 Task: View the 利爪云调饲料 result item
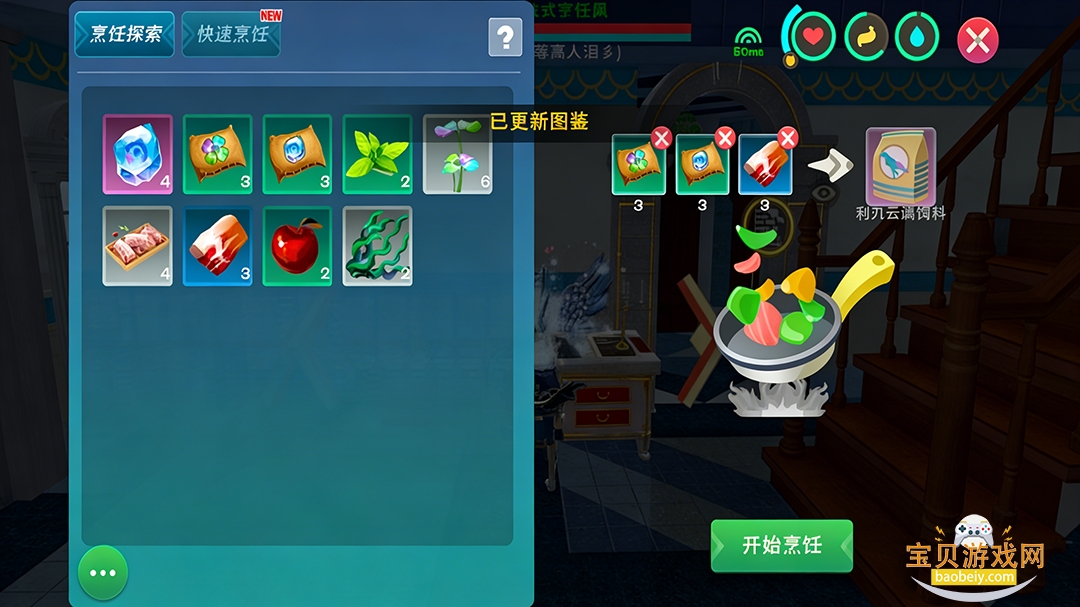click(x=900, y=165)
